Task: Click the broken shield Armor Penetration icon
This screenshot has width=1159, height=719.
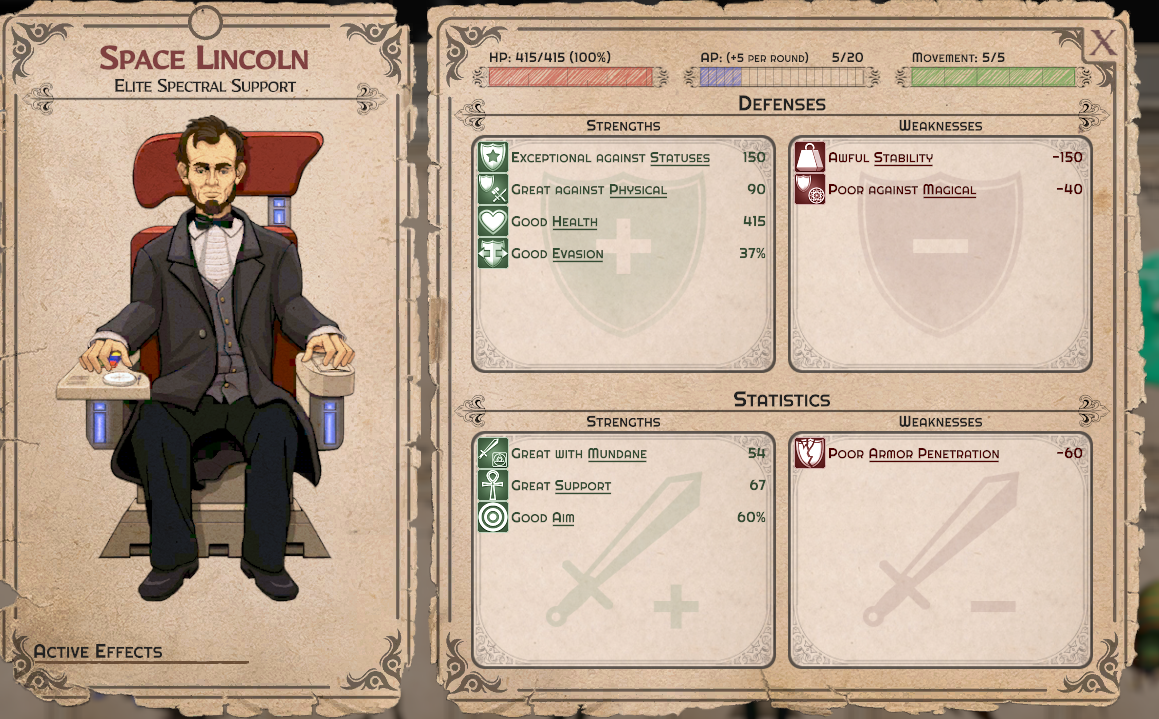Action: [810, 453]
